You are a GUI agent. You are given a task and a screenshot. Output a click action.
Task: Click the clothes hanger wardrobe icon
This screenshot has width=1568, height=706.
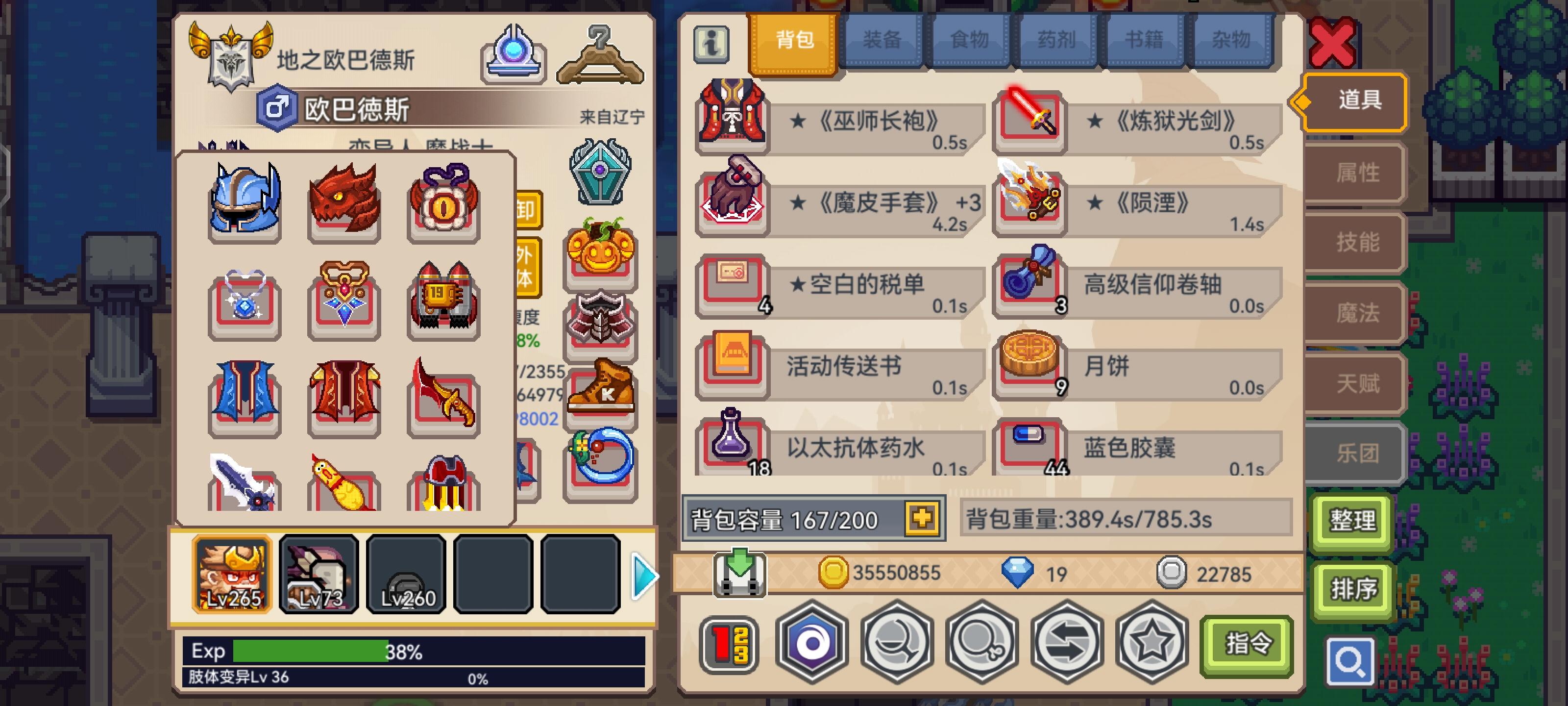[600, 55]
